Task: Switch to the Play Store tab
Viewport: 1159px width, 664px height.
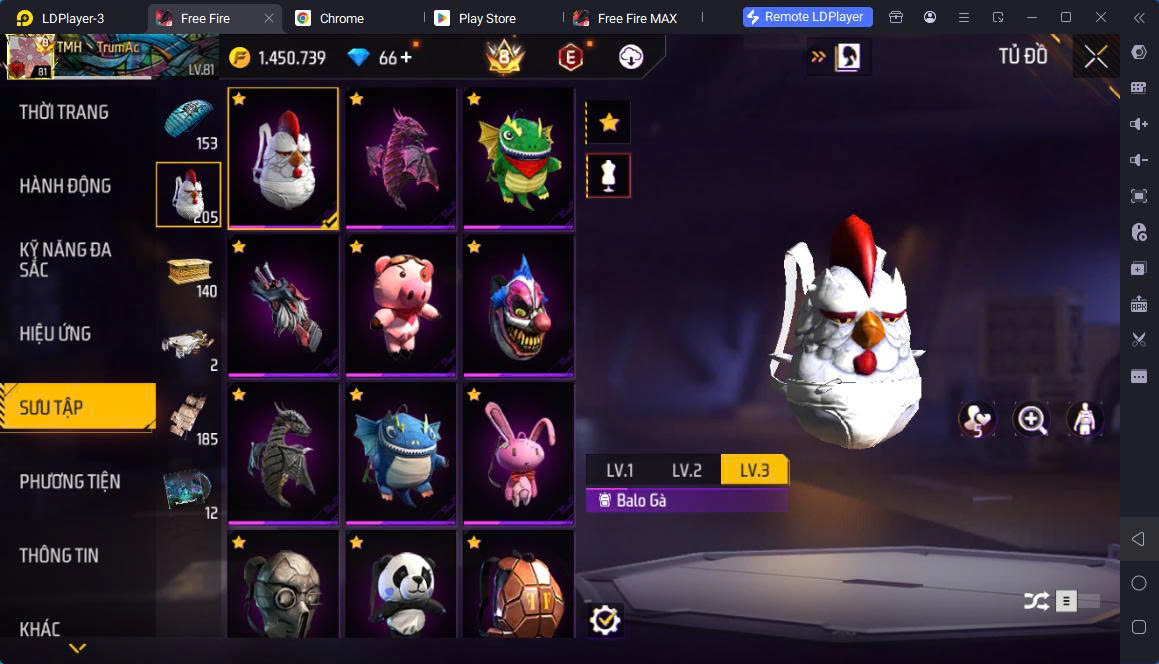Action: (x=486, y=18)
